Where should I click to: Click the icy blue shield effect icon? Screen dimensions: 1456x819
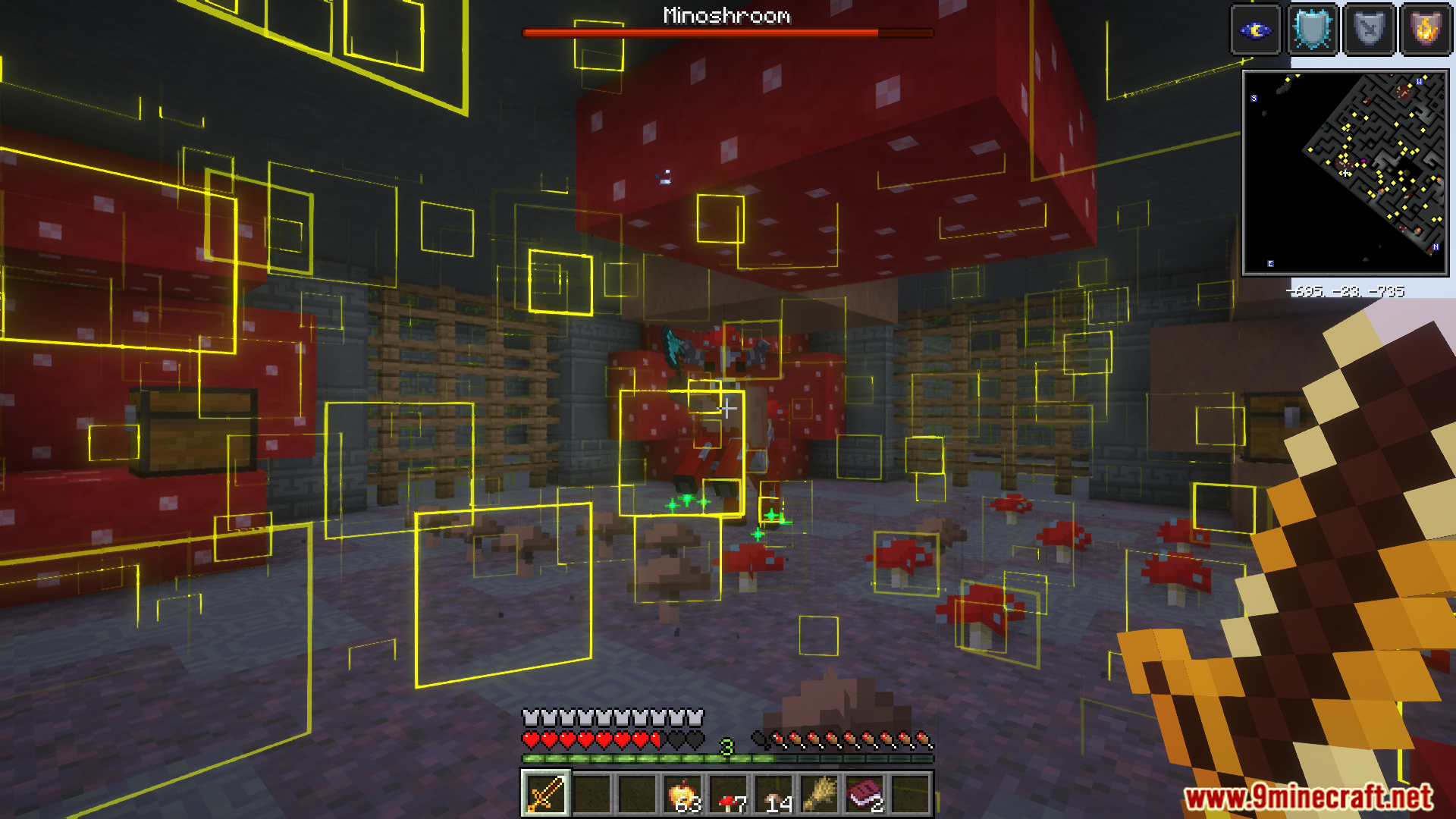click(x=1312, y=30)
